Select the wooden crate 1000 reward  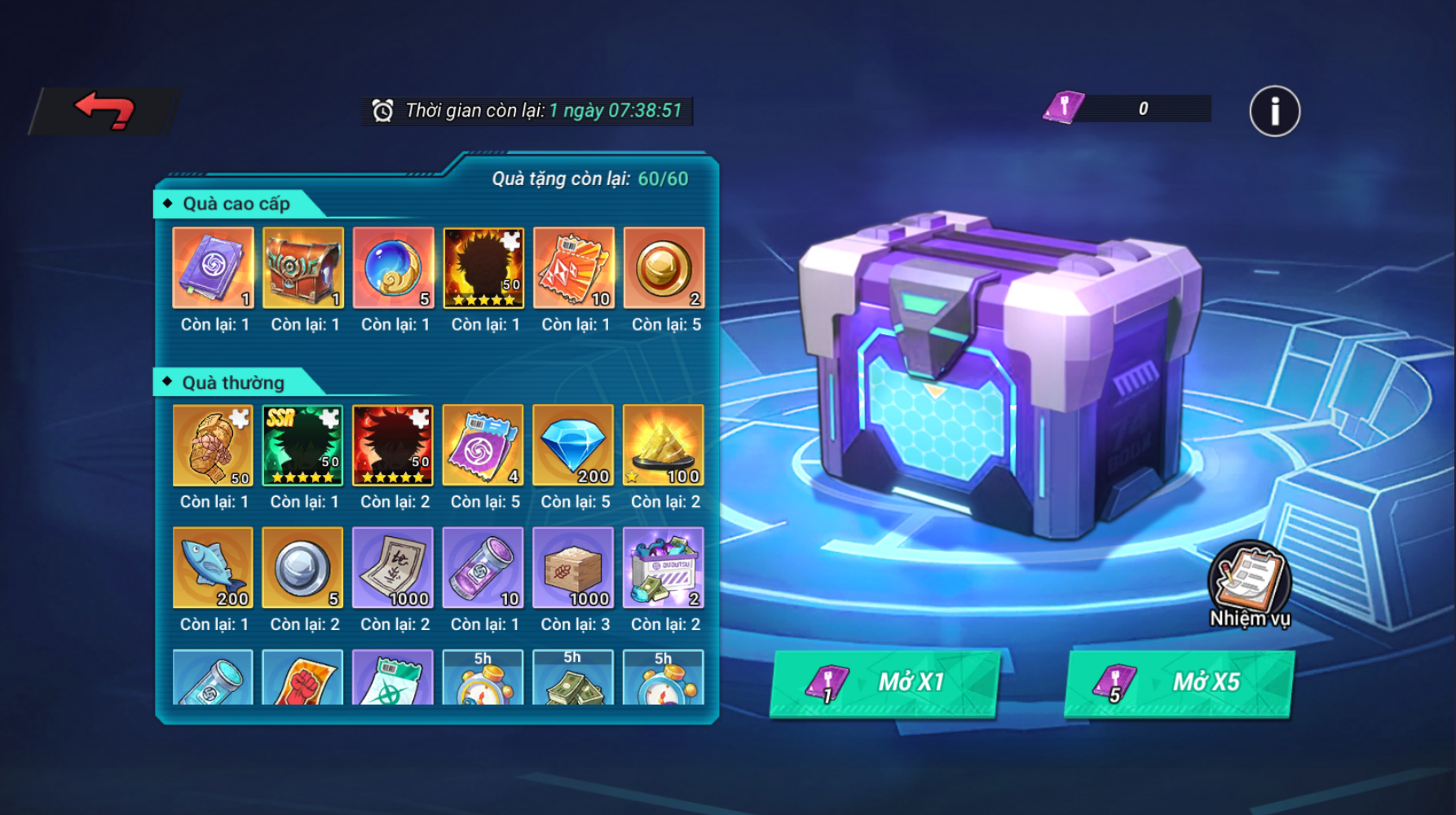pyautogui.click(x=573, y=567)
